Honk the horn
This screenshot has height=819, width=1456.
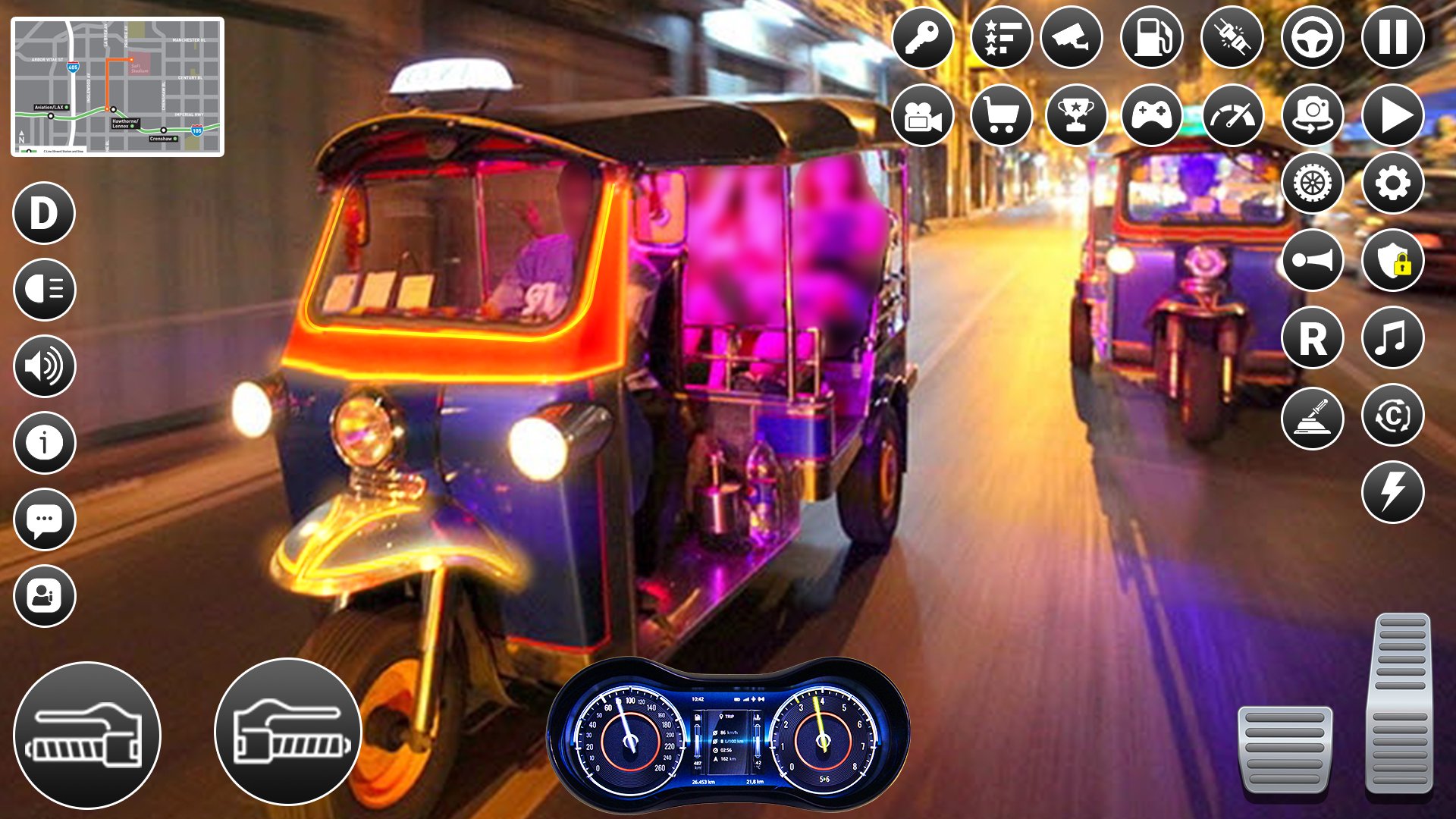click(x=1312, y=260)
